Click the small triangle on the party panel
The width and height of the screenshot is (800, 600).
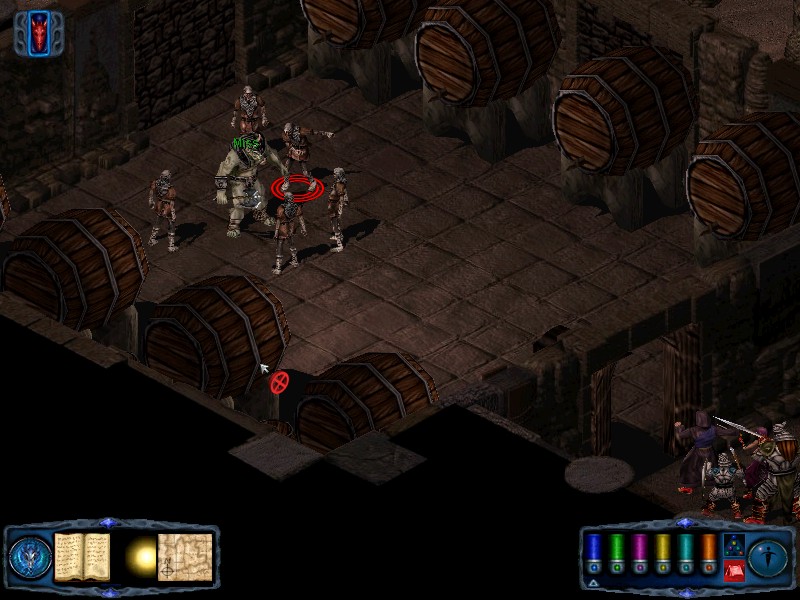tap(593, 584)
